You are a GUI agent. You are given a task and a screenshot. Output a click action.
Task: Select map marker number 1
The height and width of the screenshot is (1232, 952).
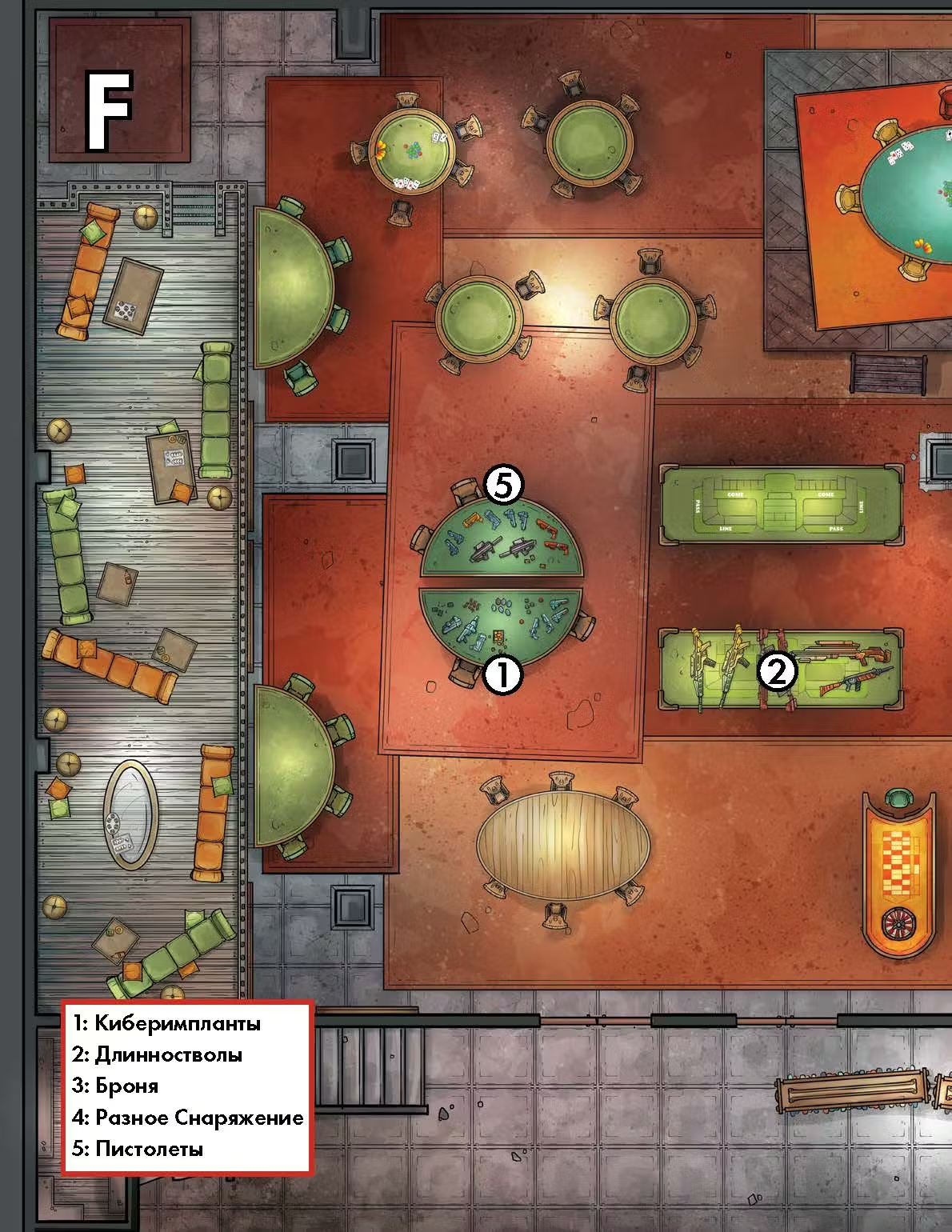coord(503,674)
